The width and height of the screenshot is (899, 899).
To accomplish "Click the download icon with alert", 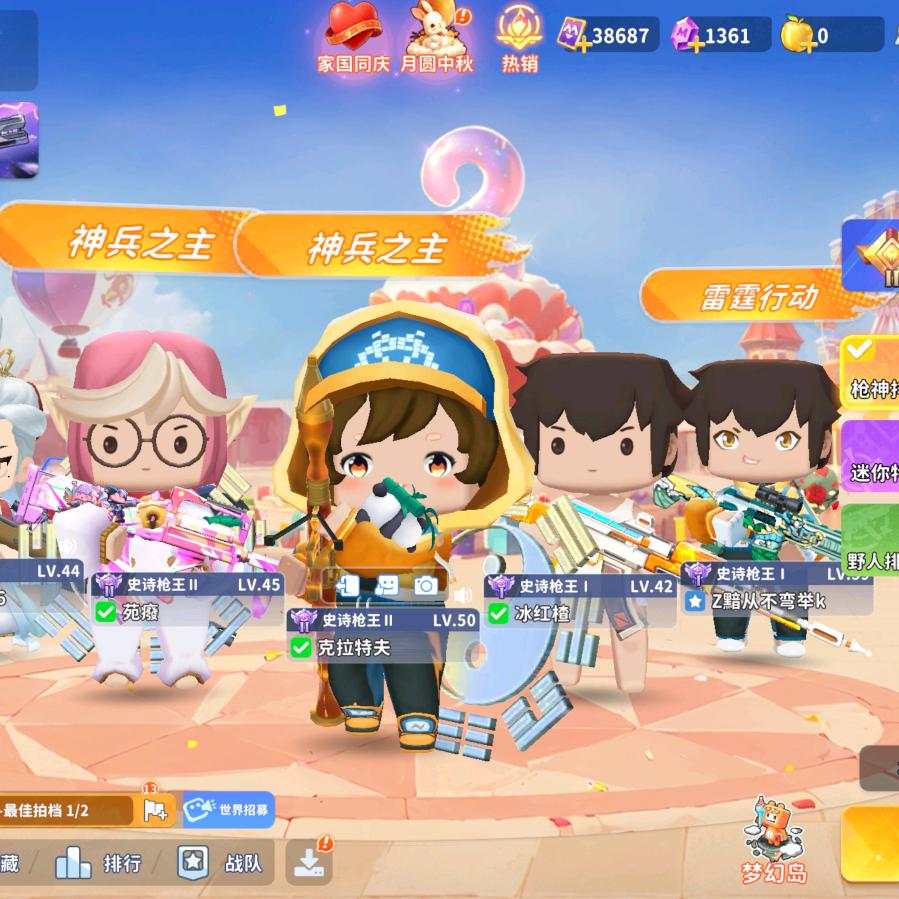I will 309,861.
